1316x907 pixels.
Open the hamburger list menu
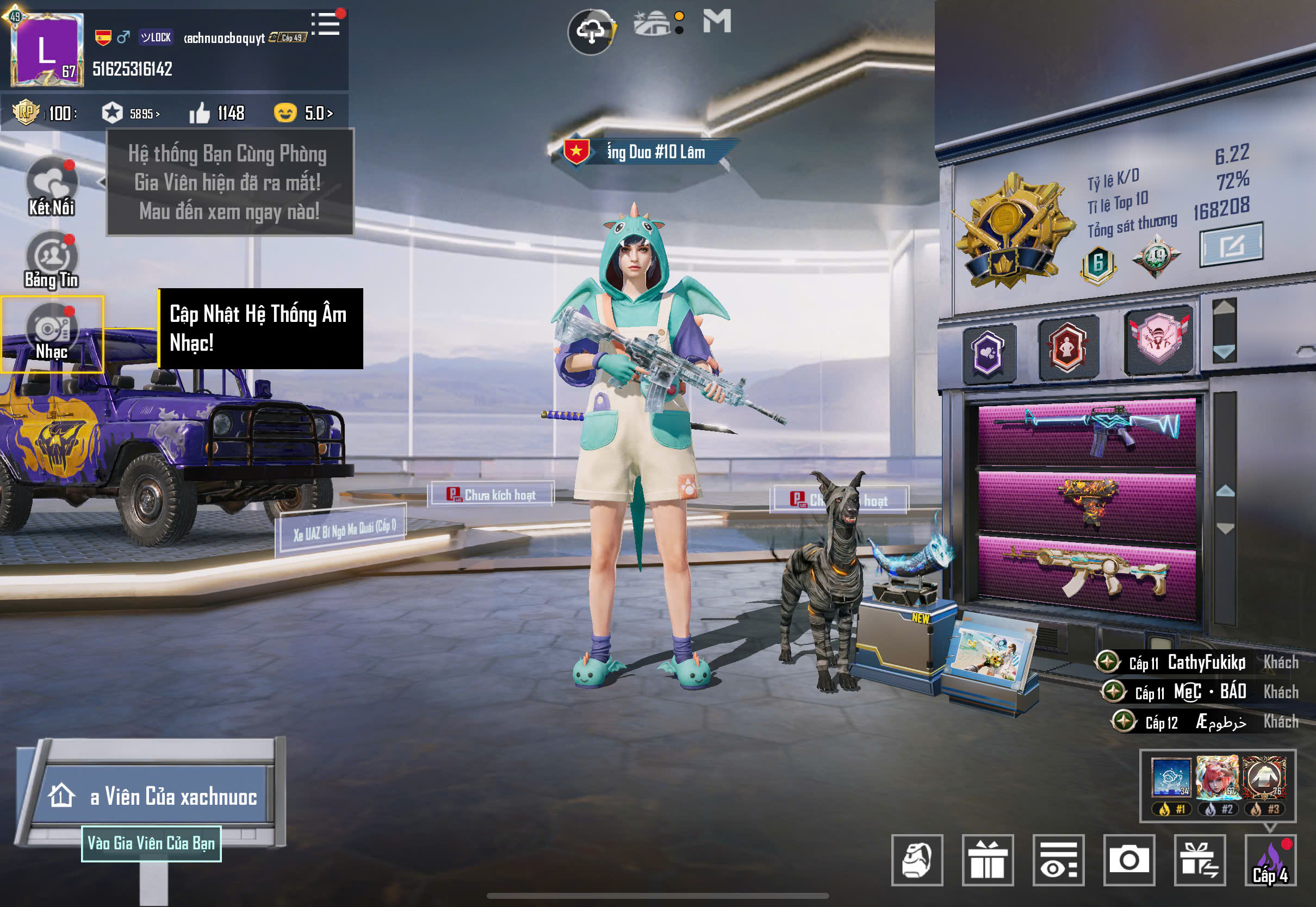(x=326, y=24)
